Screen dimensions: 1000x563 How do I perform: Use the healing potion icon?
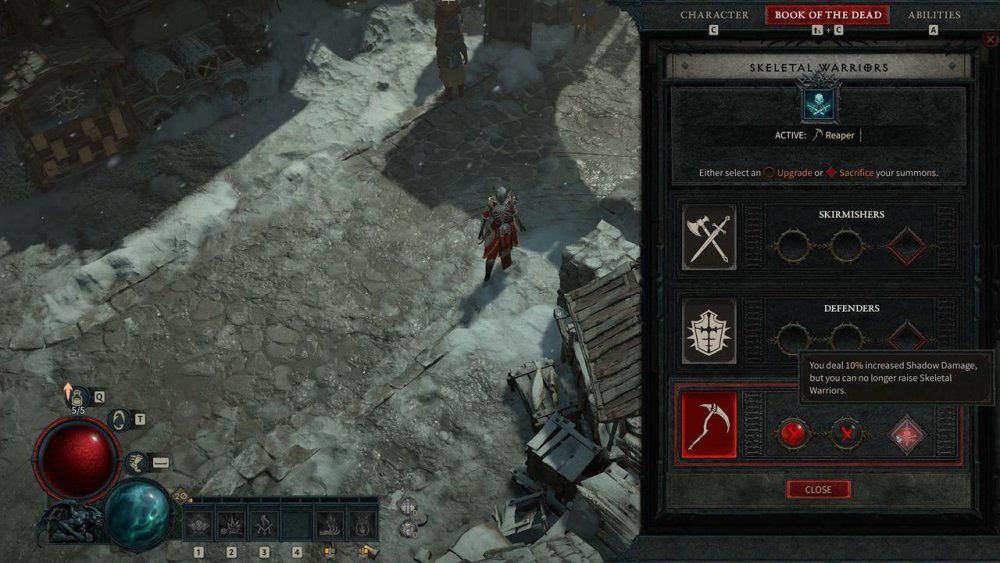pyautogui.click(x=76, y=395)
